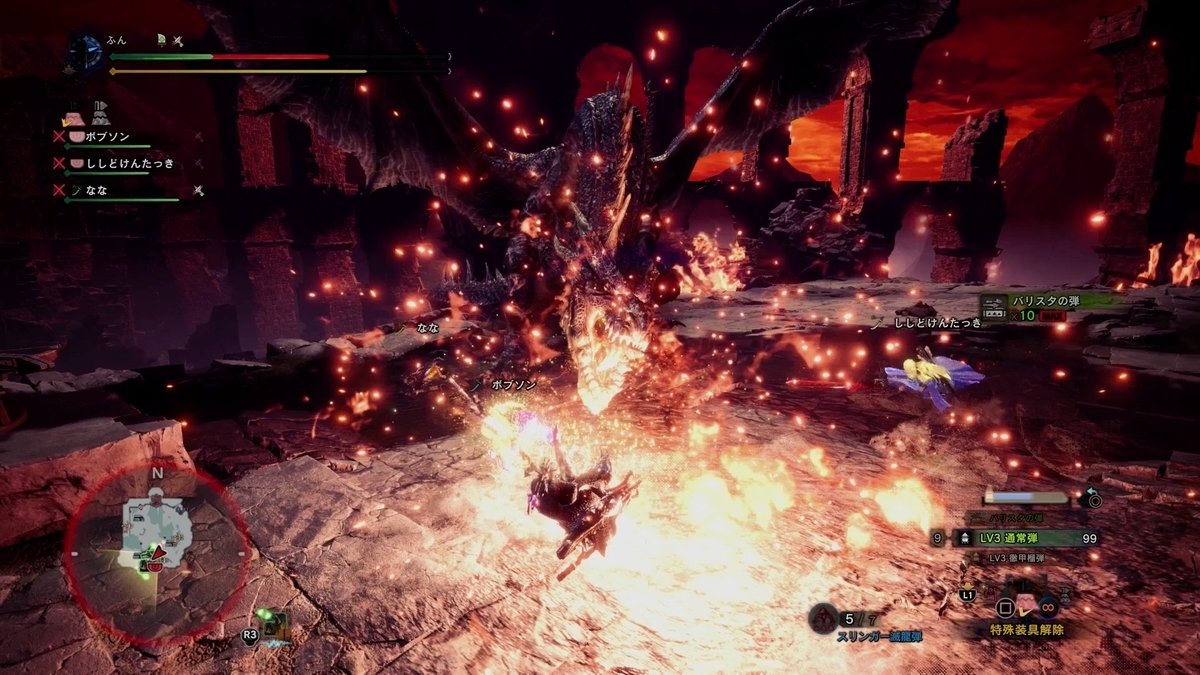The width and height of the screenshot is (1200, 675).
Task: Click the blue compass emblem beside ふん
Action: pos(85,54)
